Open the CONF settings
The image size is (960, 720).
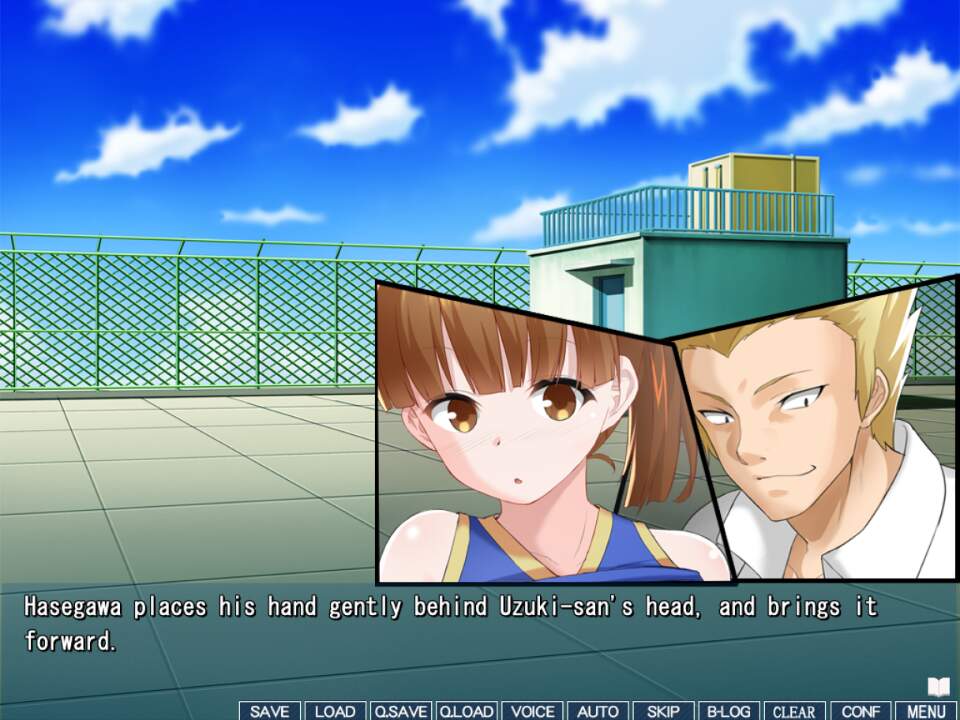point(860,711)
